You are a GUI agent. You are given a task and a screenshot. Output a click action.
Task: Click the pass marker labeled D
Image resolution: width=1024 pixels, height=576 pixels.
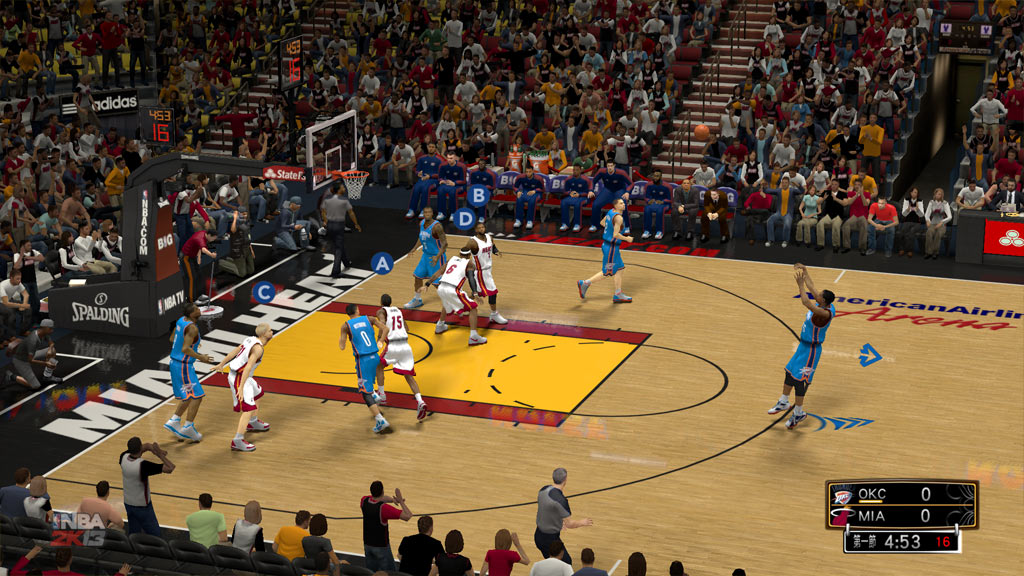pyautogui.click(x=464, y=218)
